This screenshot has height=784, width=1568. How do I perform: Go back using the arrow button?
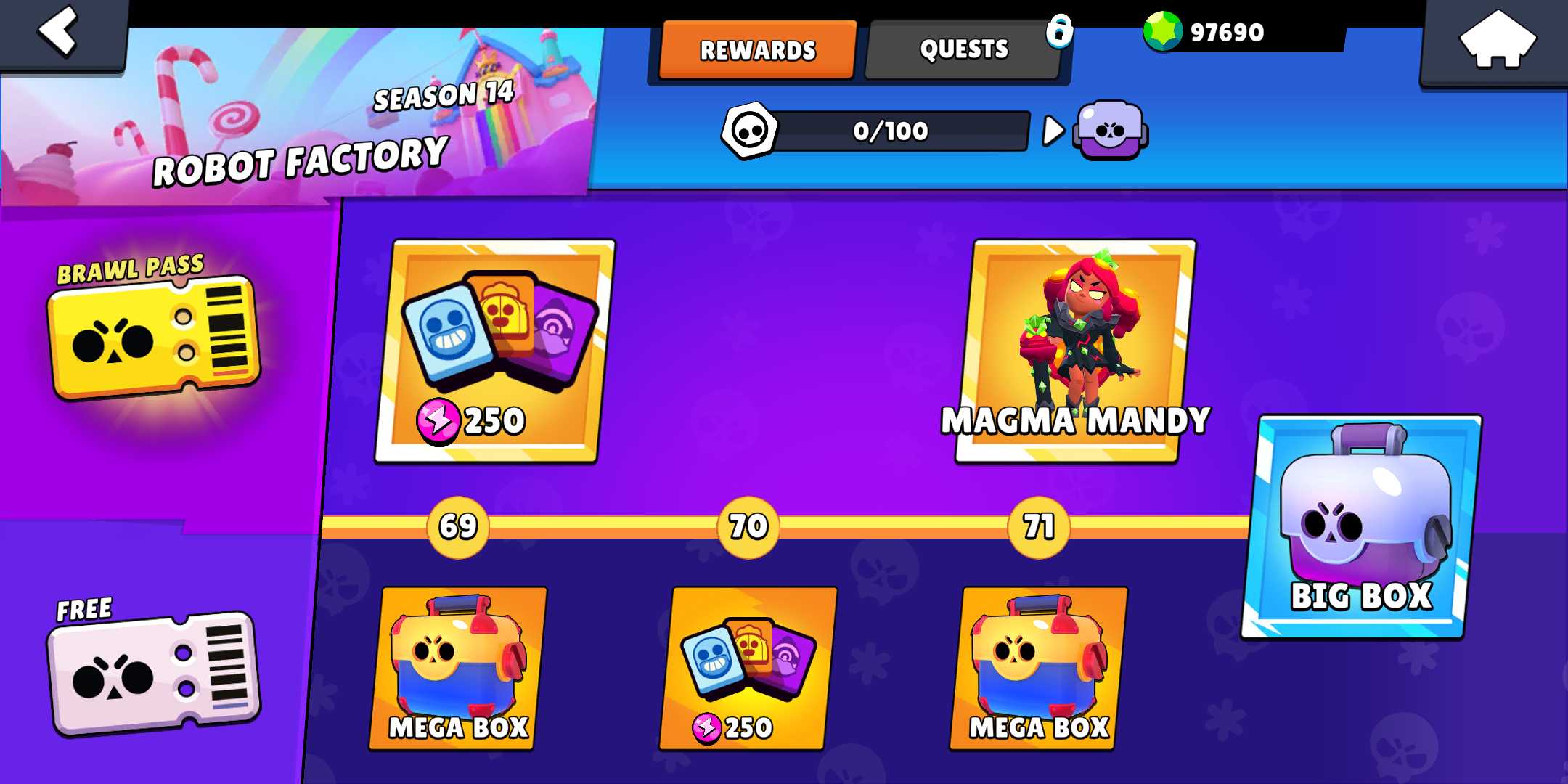click(x=60, y=33)
